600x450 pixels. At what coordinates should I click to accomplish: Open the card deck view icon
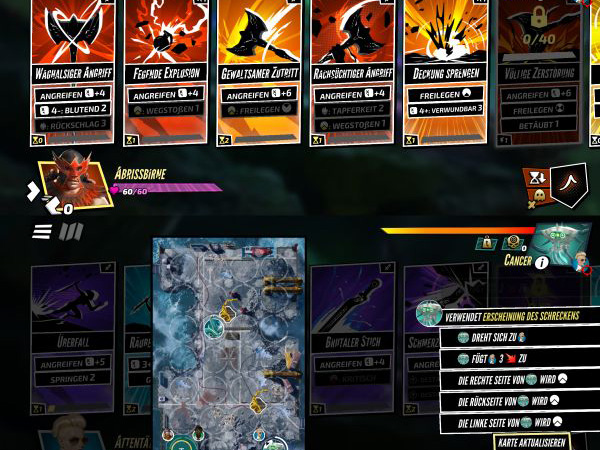tap(70, 232)
